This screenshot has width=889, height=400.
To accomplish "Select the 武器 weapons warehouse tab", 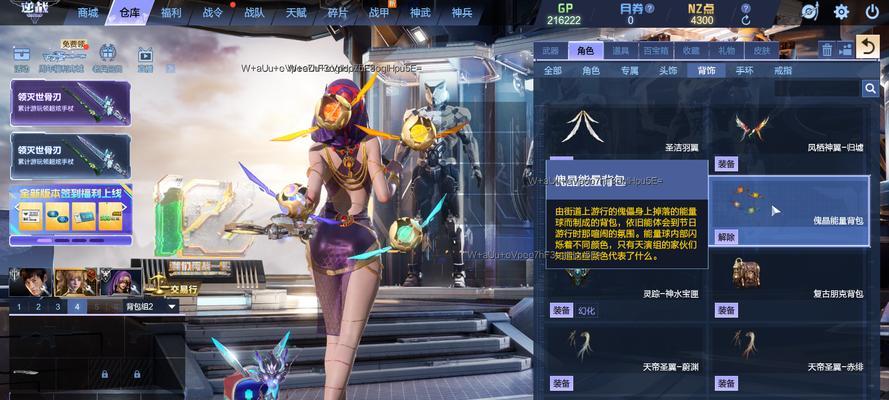I will coord(550,50).
